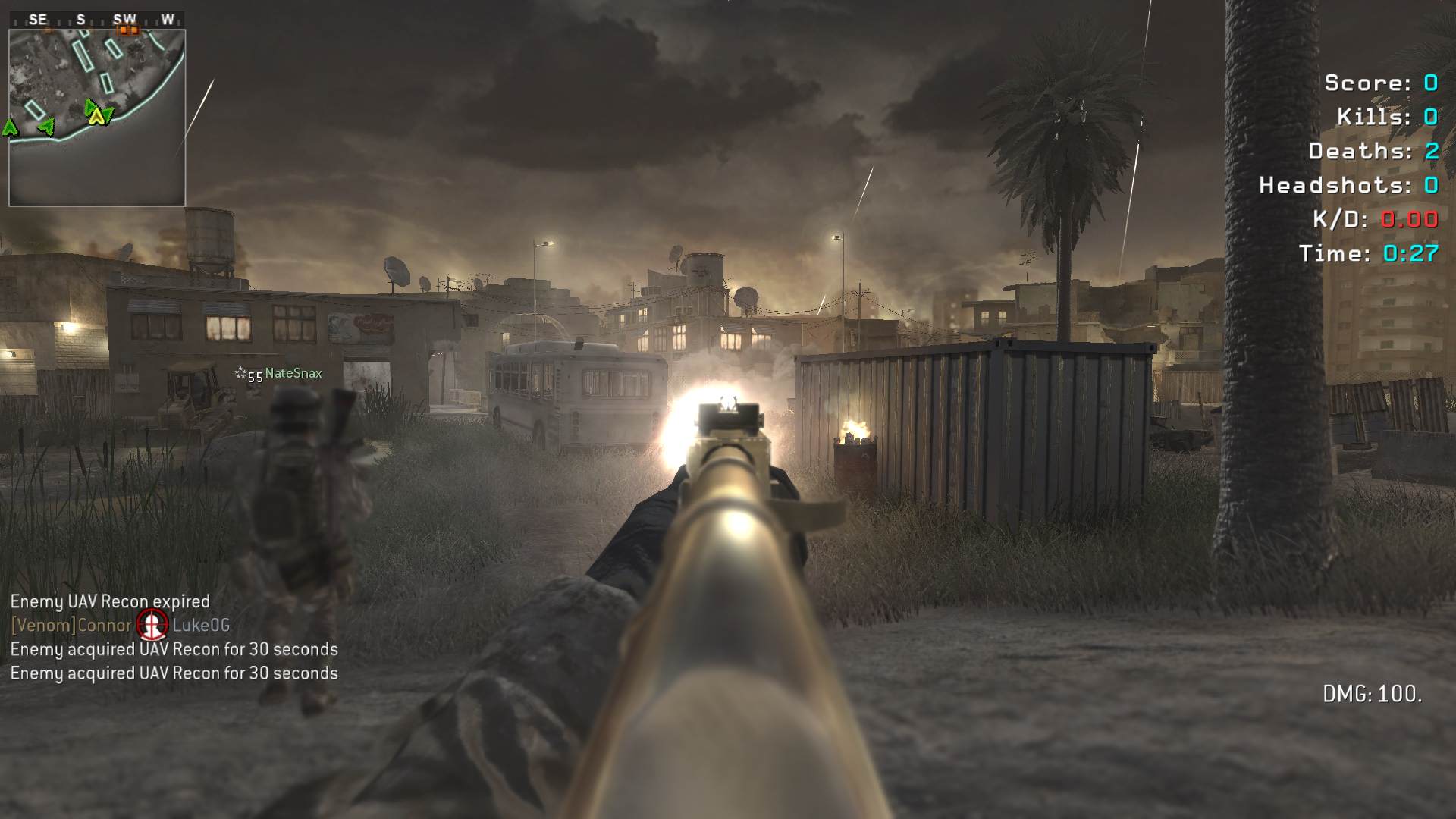Select the NateSnax teammate name tag
1456x819 pixels.
click(293, 373)
